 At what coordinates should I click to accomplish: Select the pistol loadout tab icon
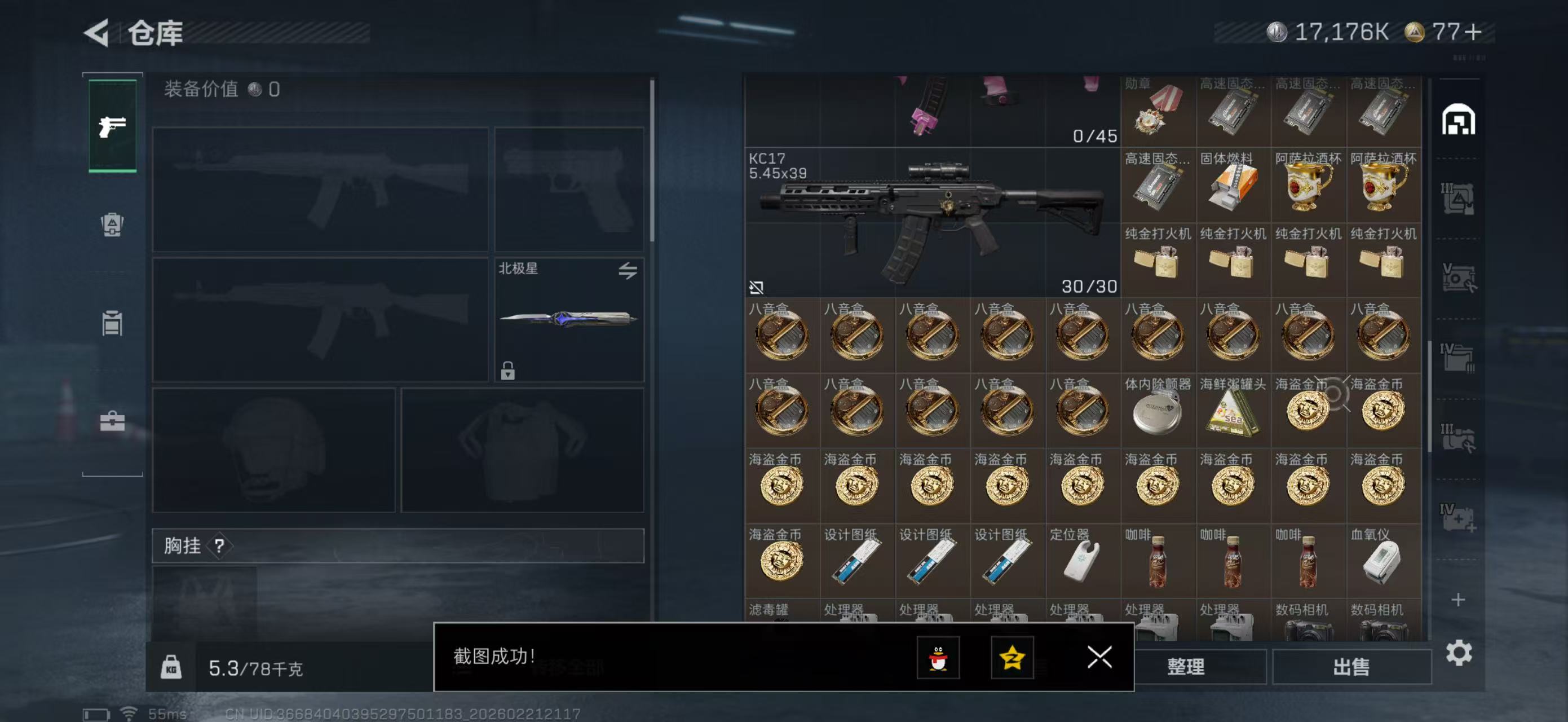113,126
